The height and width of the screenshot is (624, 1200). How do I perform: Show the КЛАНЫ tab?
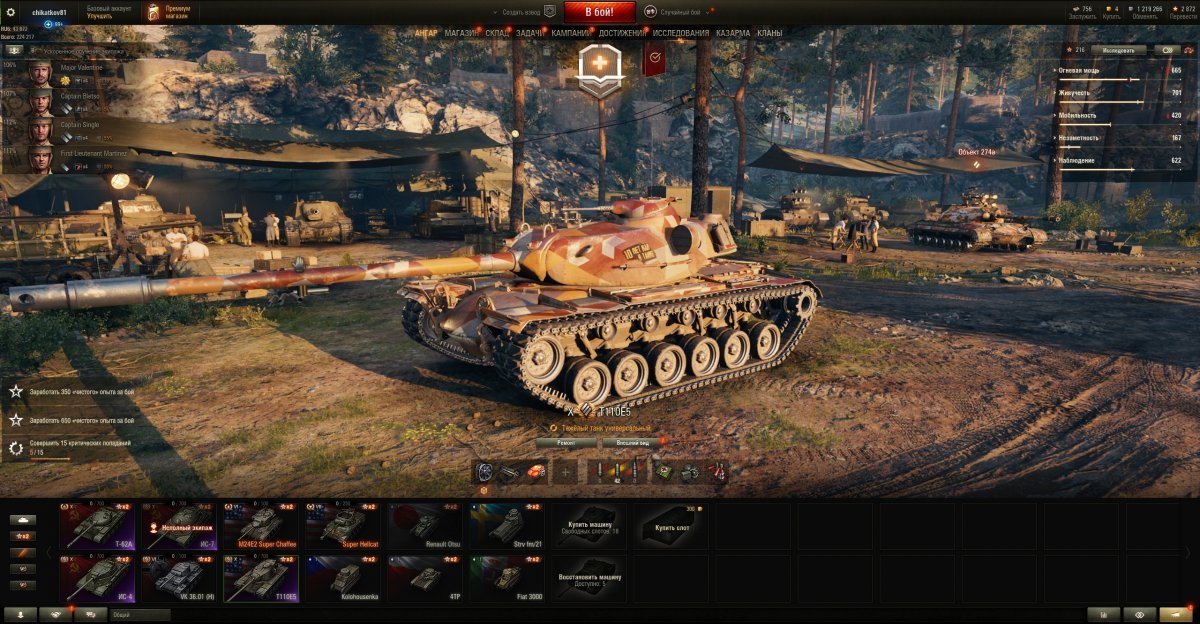[x=770, y=33]
